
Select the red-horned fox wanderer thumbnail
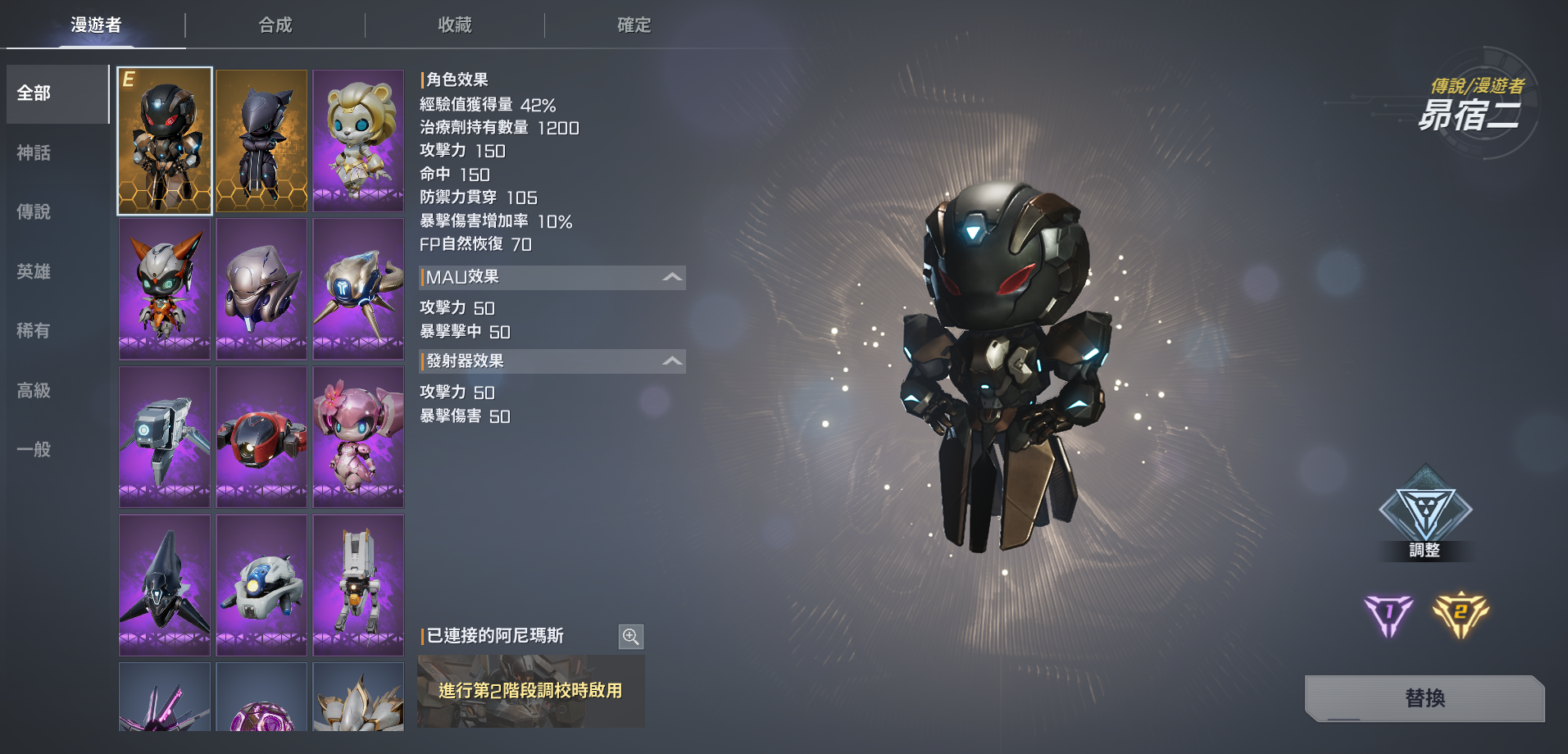[165, 288]
